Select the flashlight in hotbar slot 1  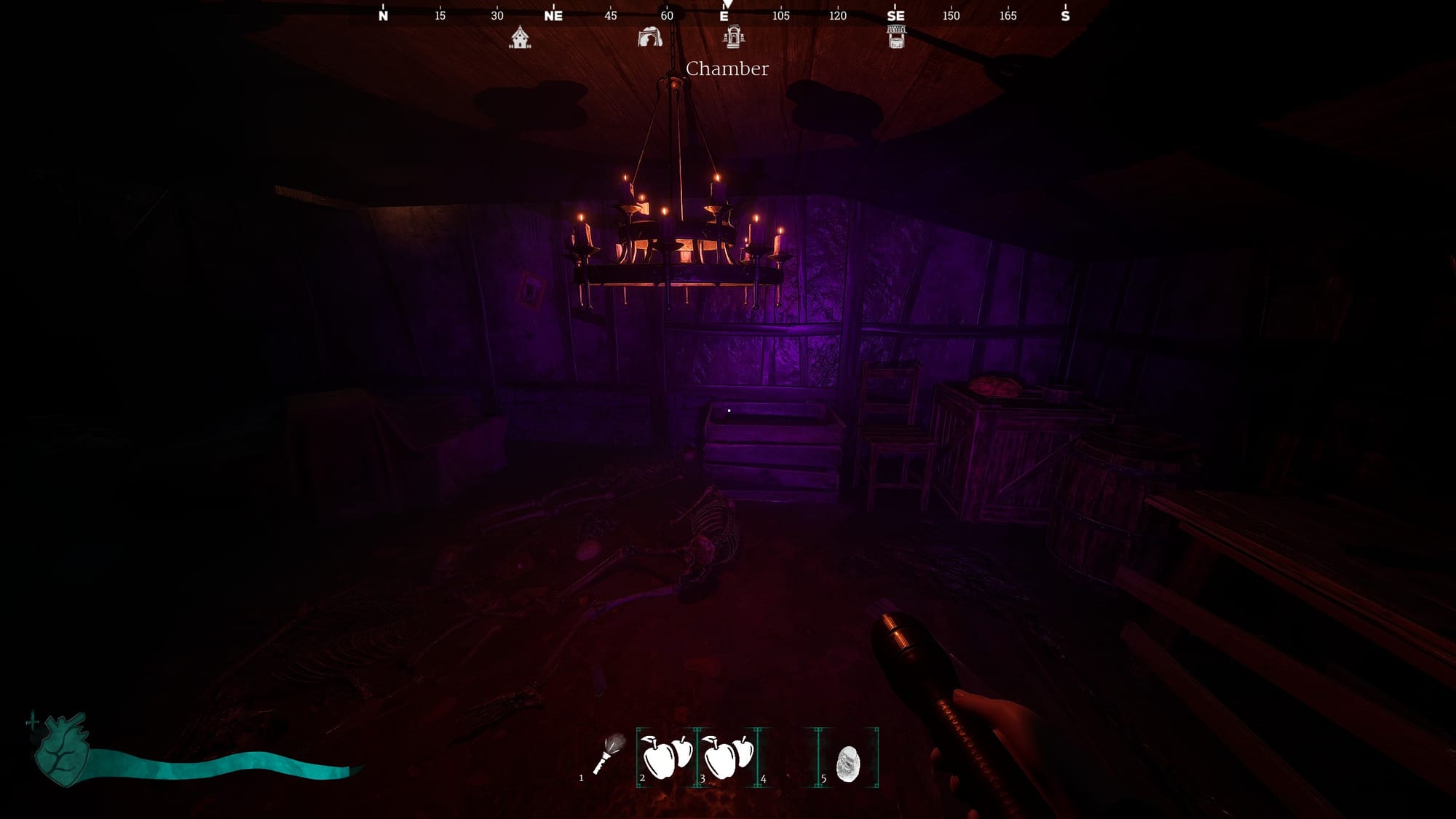point(608,756)
